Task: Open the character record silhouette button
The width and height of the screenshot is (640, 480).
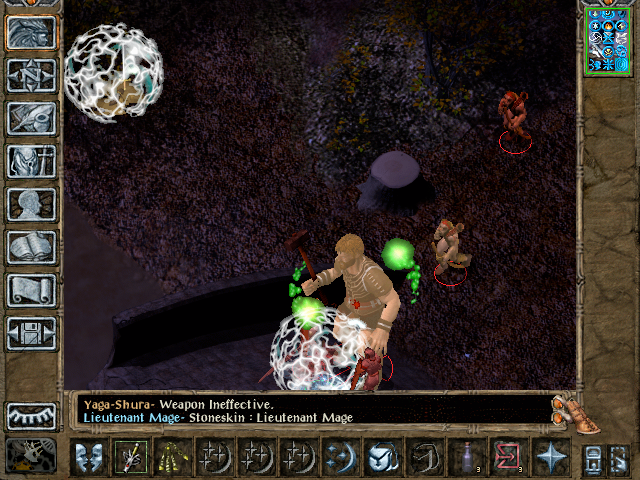Action: pos(32,204)
